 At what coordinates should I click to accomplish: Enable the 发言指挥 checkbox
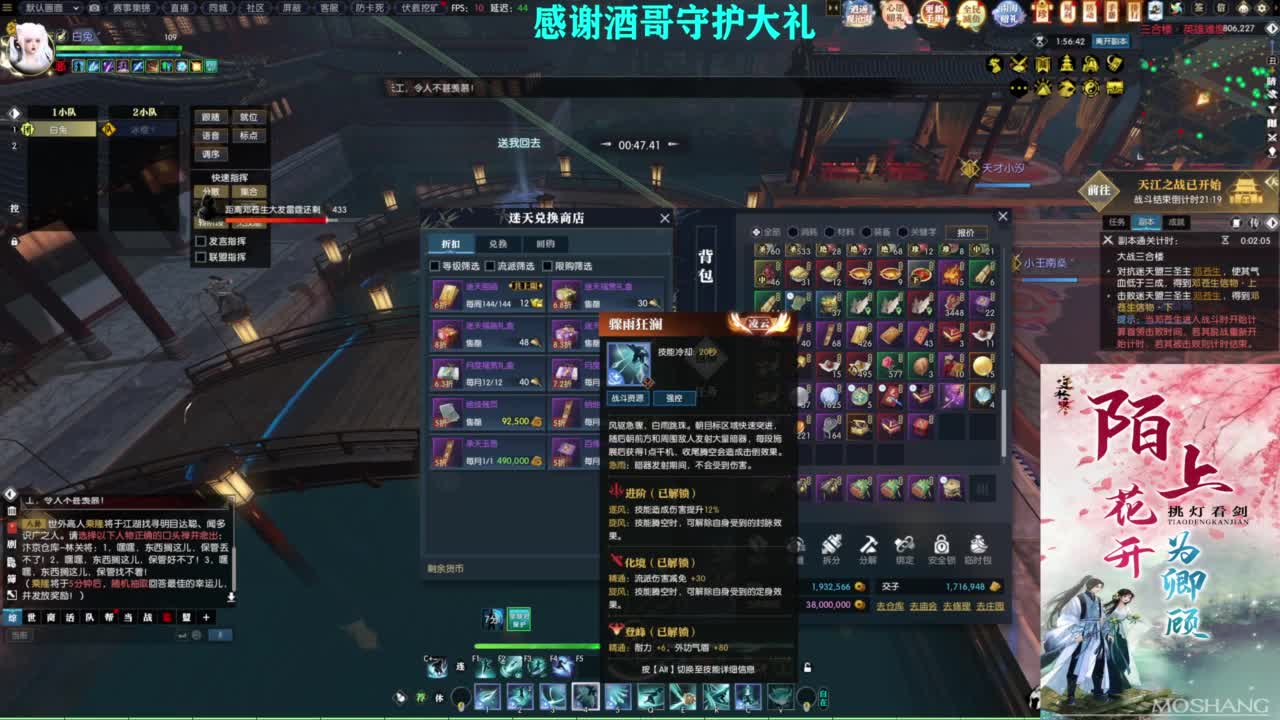[200, 240]
